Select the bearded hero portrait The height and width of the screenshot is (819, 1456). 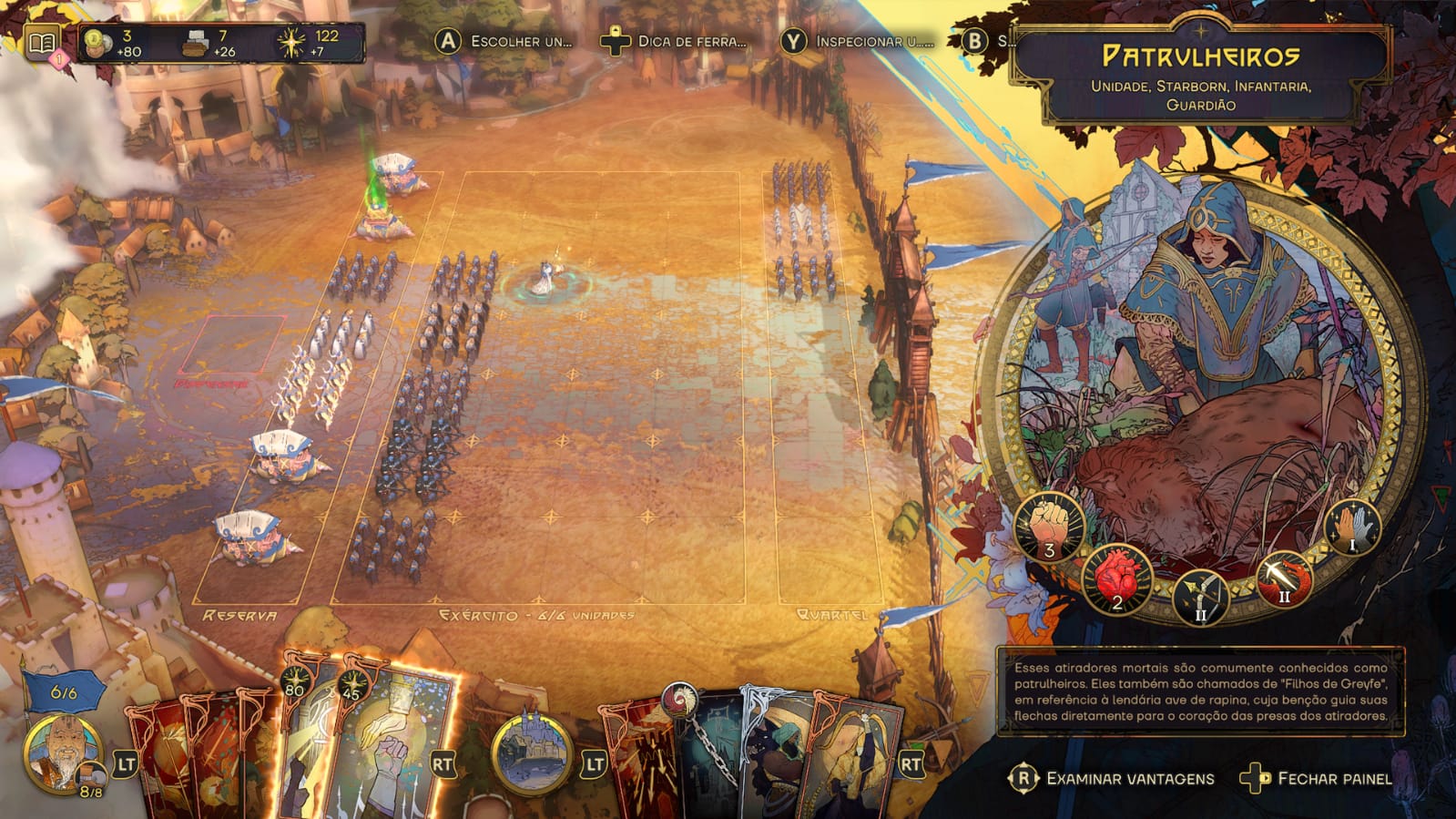point(64,753)
